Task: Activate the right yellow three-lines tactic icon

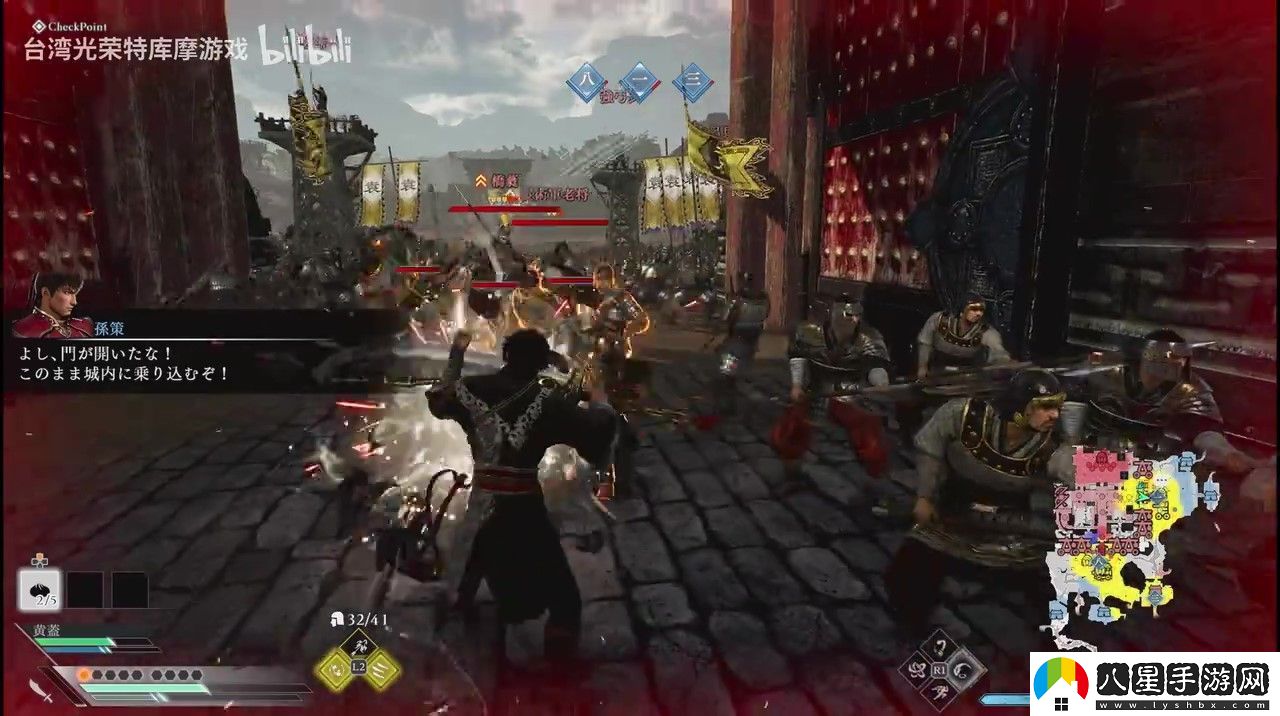Action: click(x=381, y=670)
